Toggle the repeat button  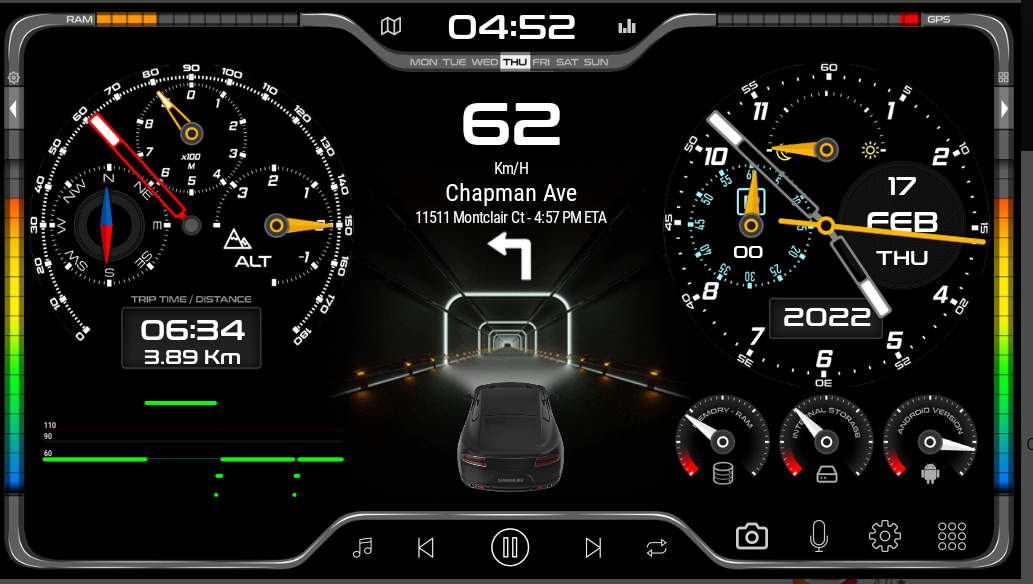point(656,547)
